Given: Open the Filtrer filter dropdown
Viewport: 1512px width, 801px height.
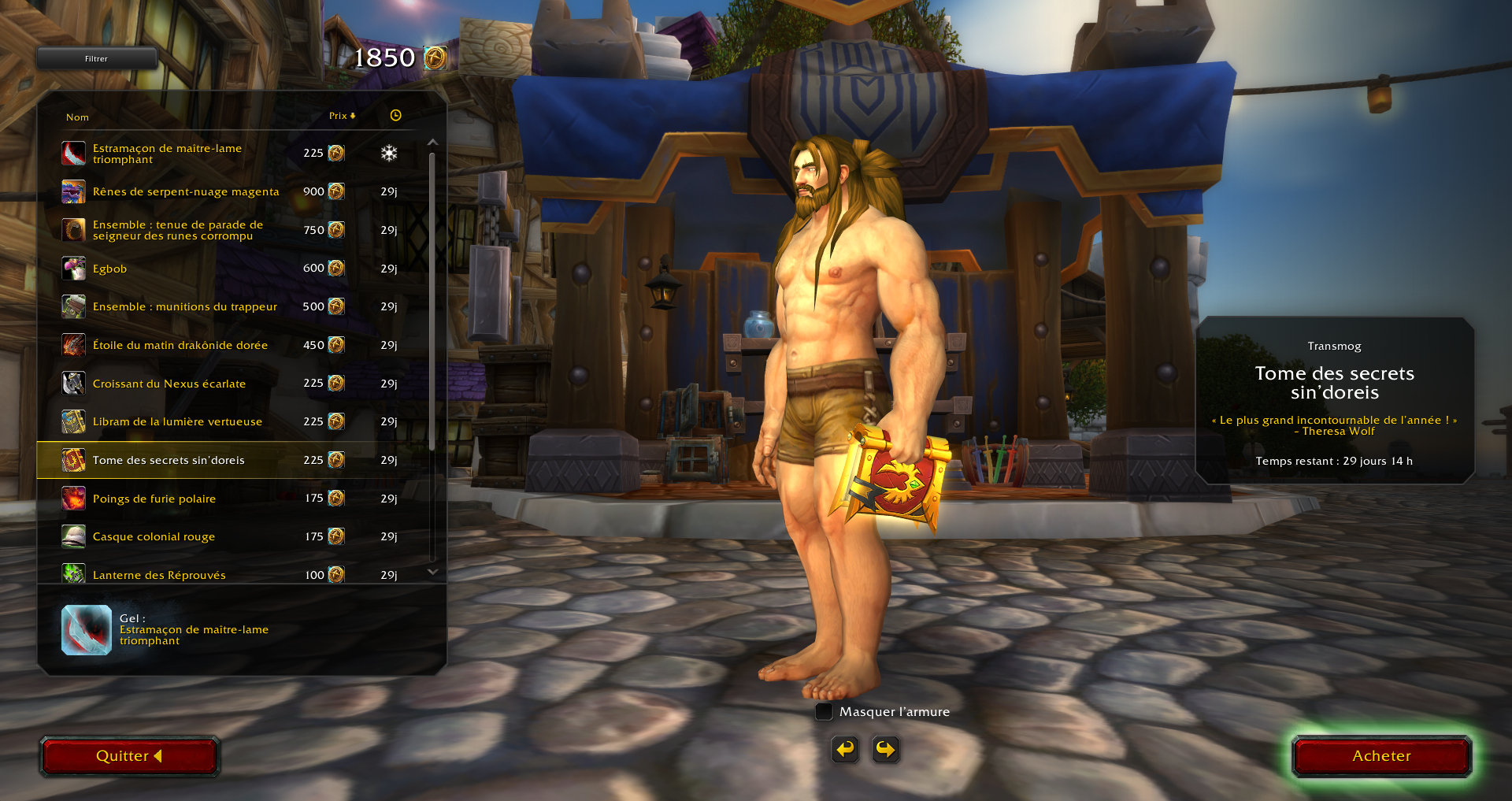Looking at the screenshot, I should 96,58.
